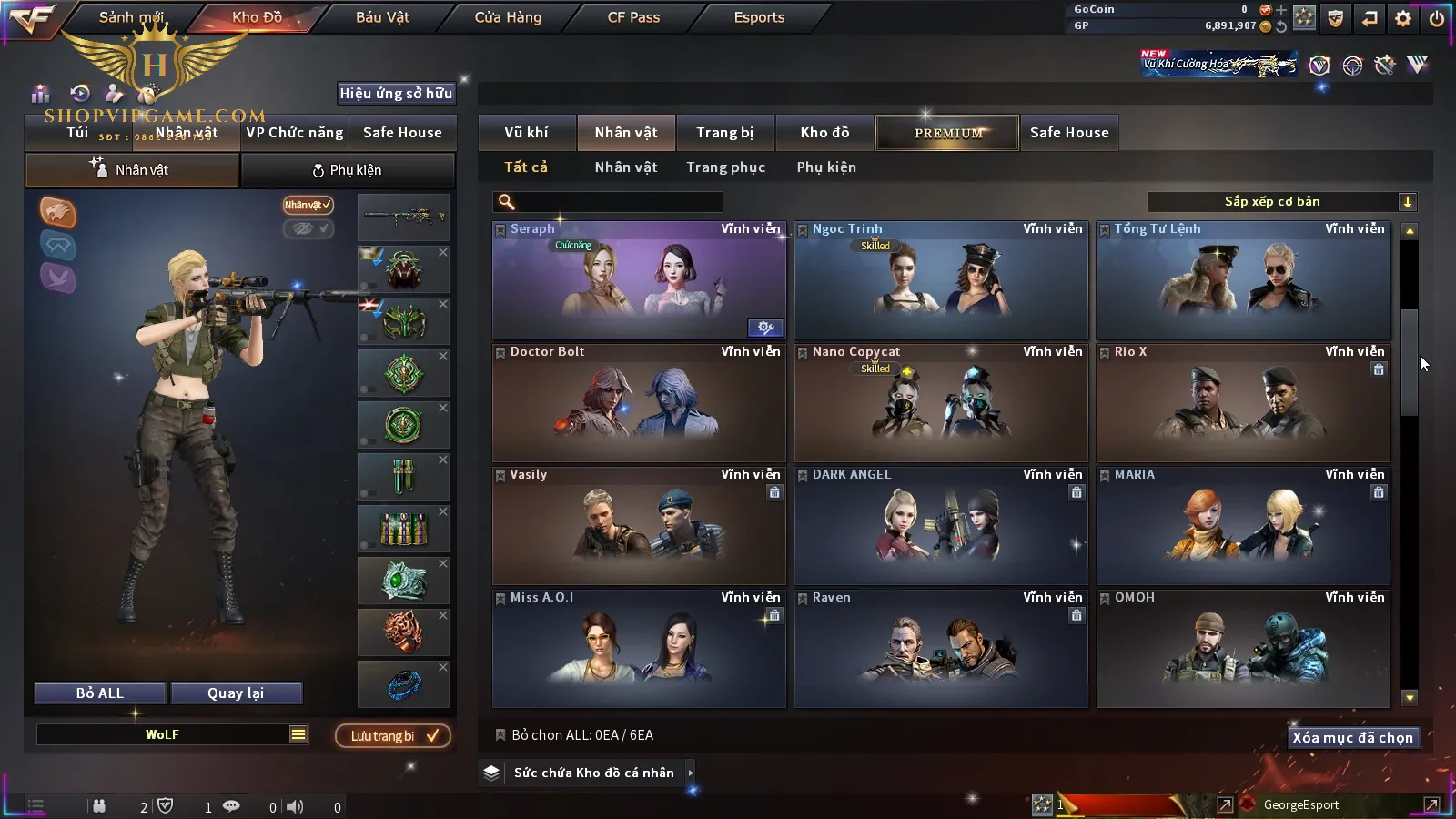This screenshot has width=1456, height=819.
Task: Pick the DARK ANGEL character card
Action: pos(940,528)
